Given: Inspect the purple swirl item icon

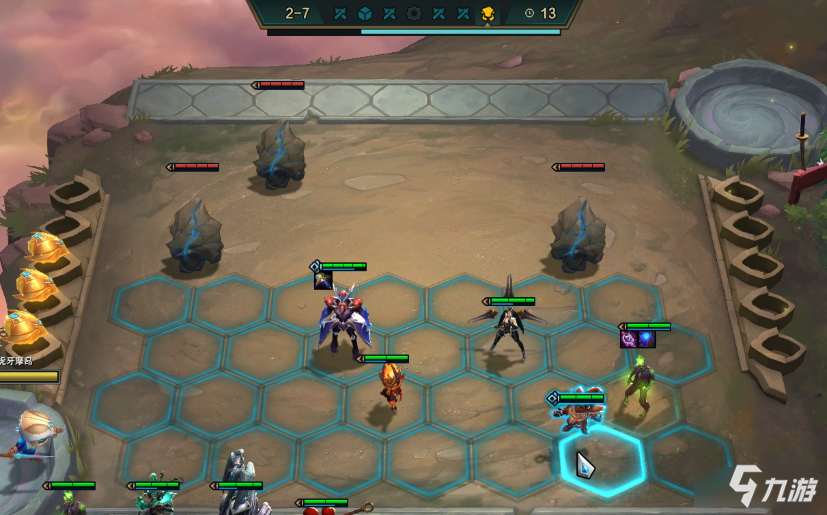Looking at the screenshot, I should point(629,340).
